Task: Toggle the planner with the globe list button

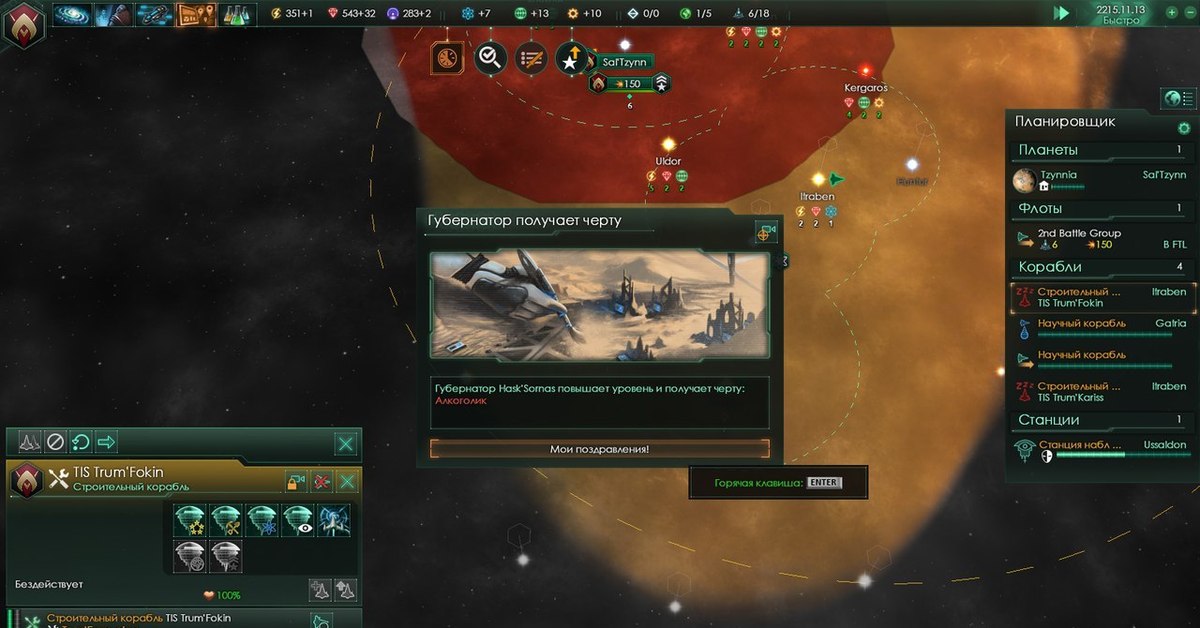Action: pyautogui.click(x=1179, y=98)
